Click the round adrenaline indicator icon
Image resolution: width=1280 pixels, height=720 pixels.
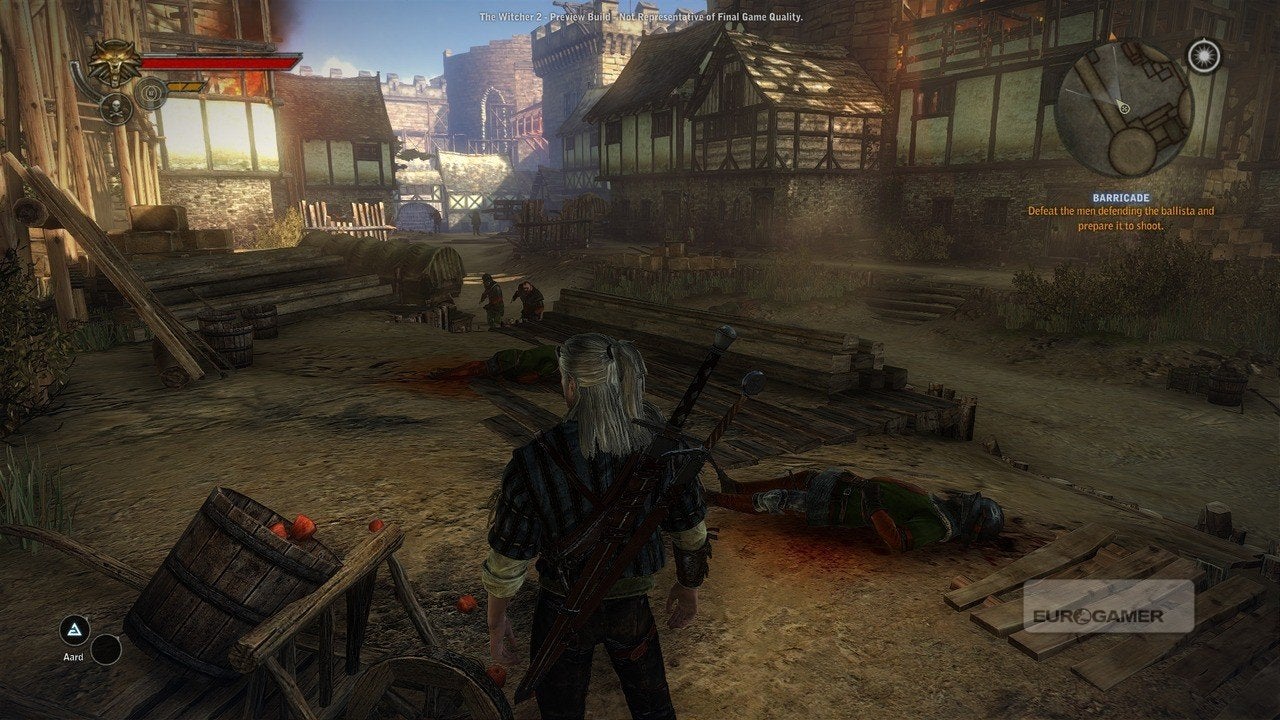pos(151,93)
